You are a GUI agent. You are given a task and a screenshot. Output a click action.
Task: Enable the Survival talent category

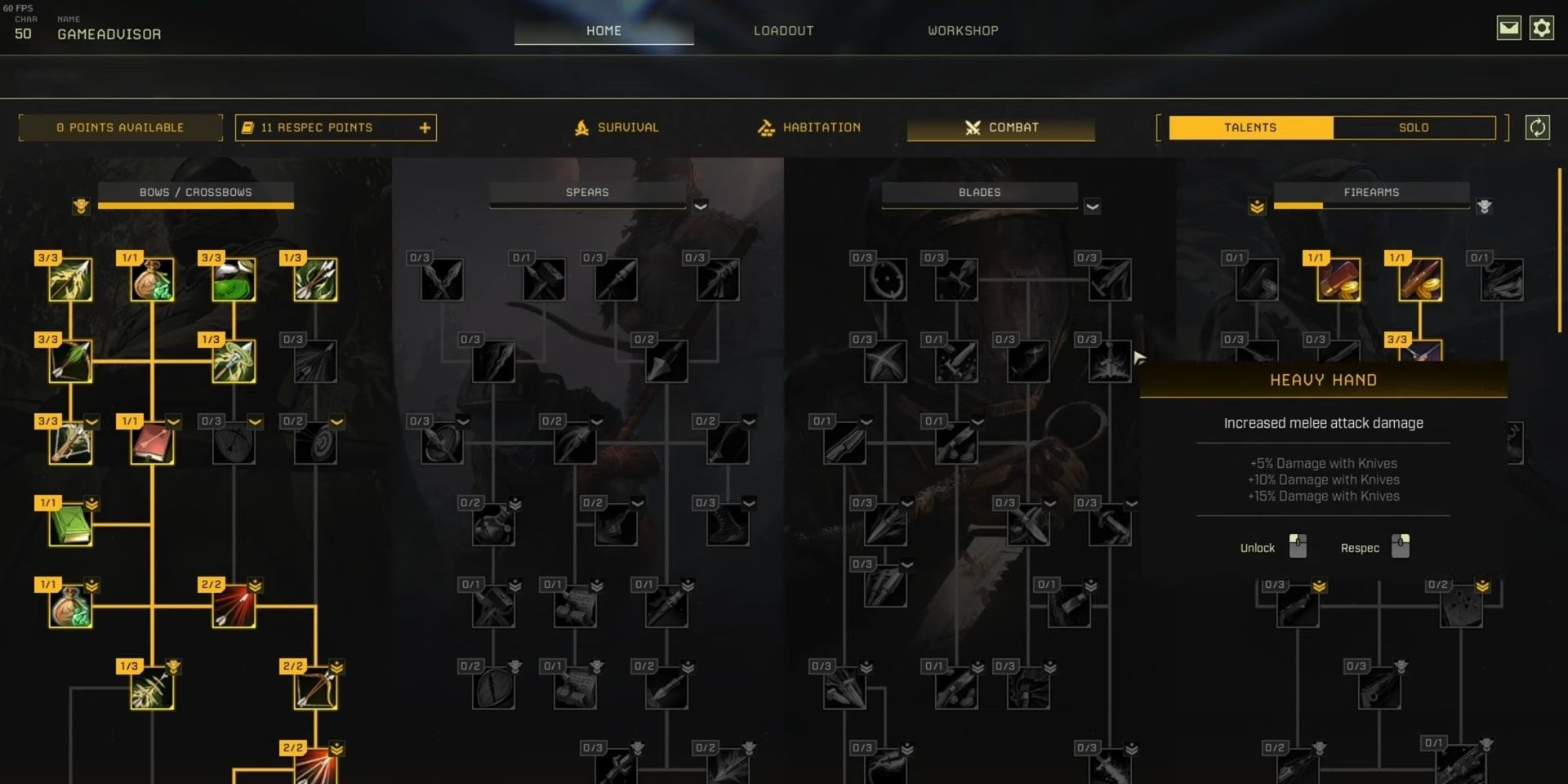click(x=627, y=127)
